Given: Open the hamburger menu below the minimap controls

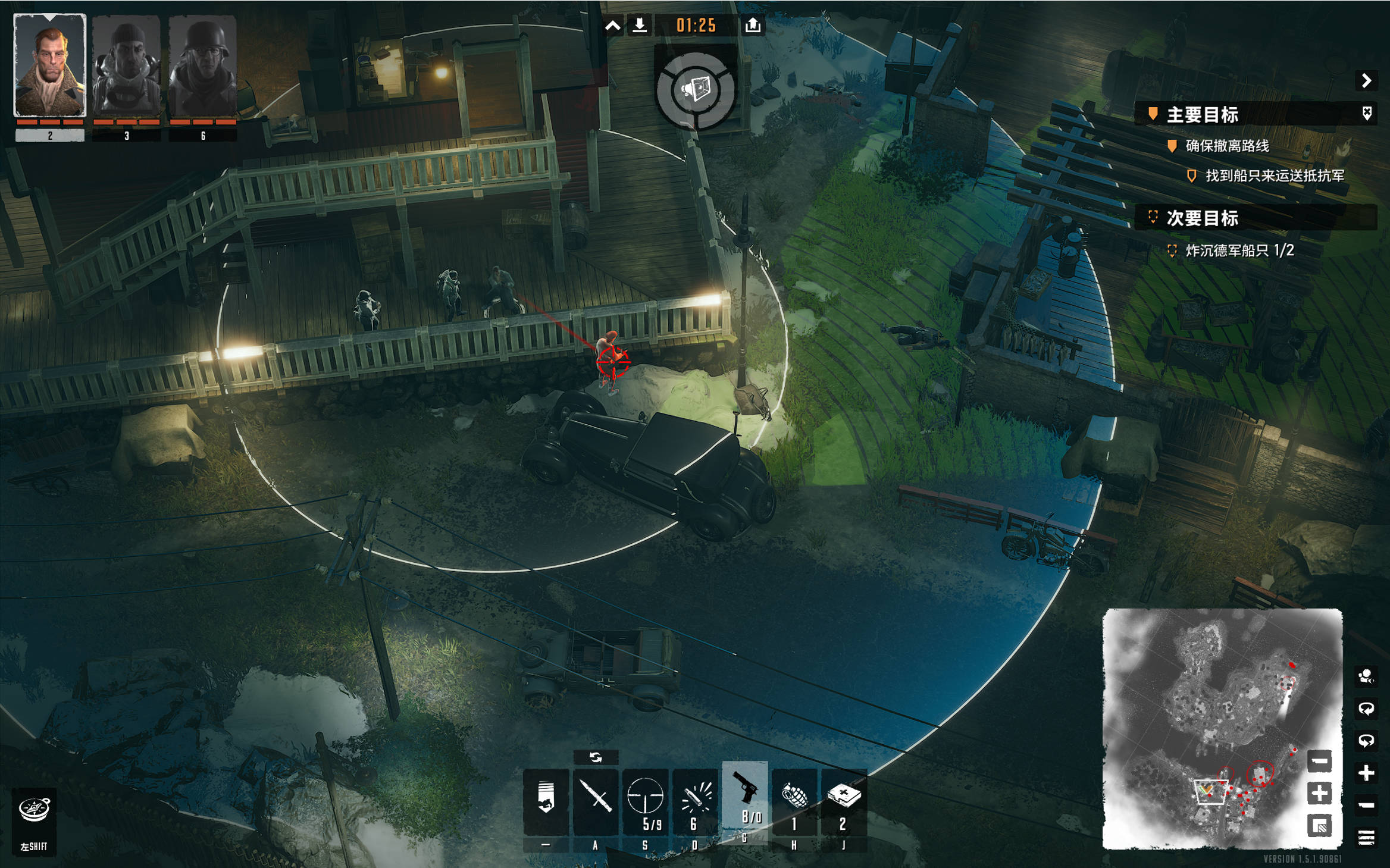Looking at the screenshot, I should pos(1366,838).
